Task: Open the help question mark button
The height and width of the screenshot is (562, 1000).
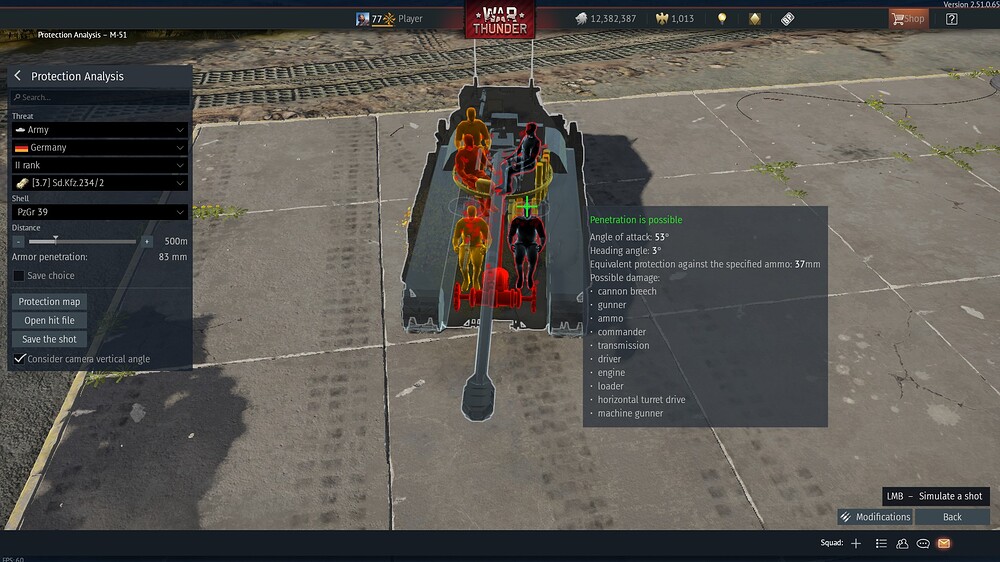Action: pyautogui.click(x=951, y=19)
